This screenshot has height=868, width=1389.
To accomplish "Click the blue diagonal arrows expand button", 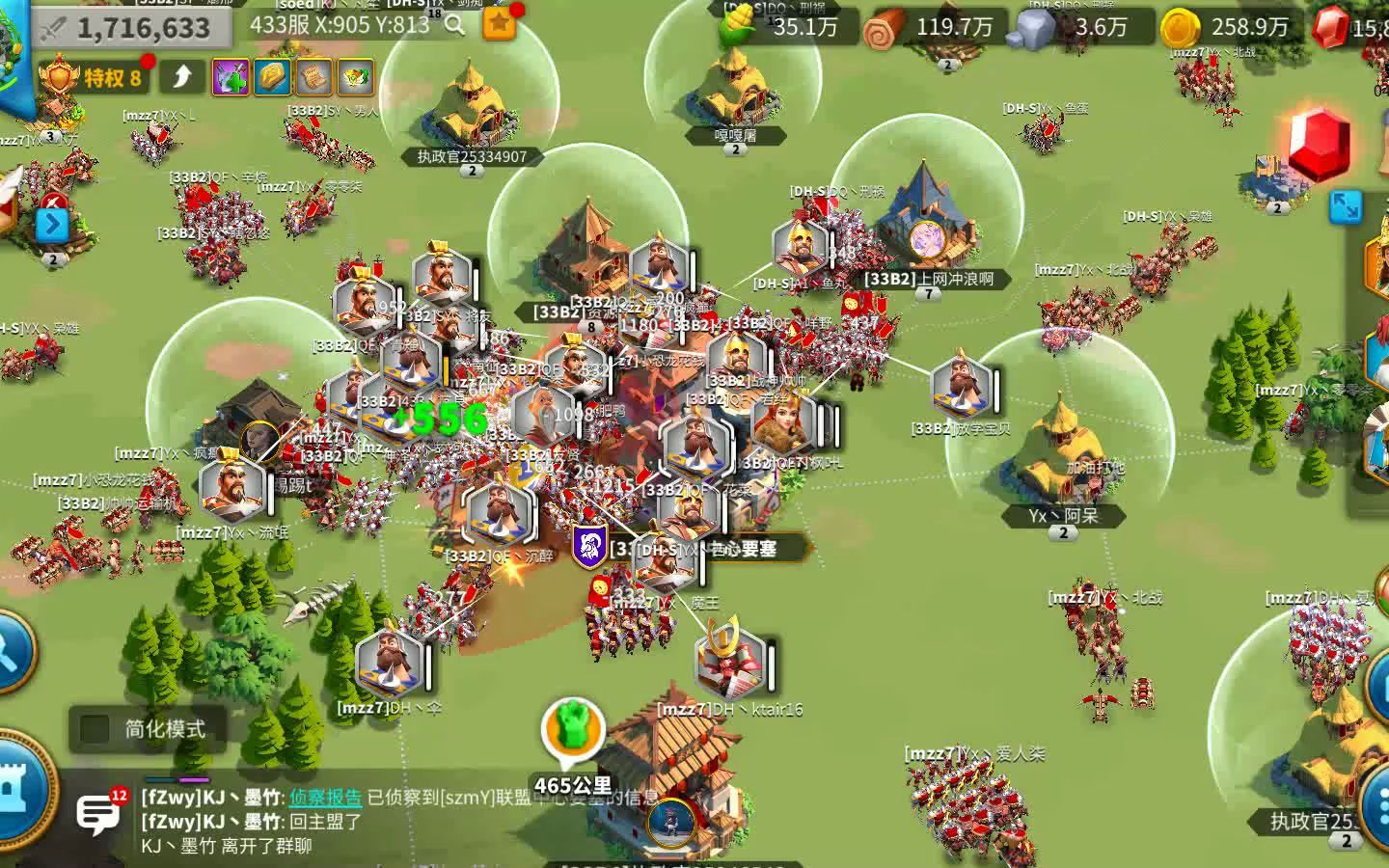I will (x=1346, y=206).
